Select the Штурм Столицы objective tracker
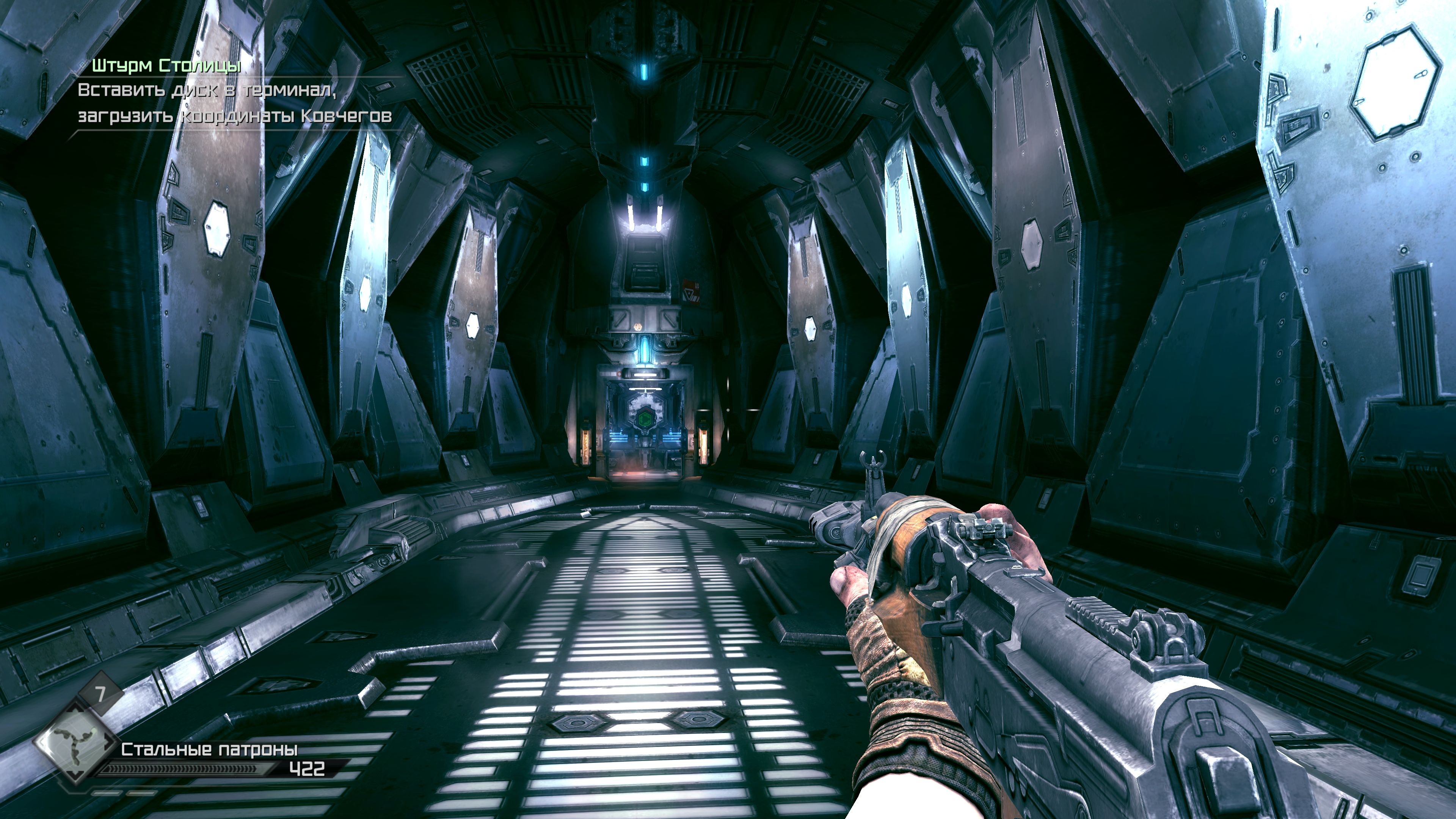1456x819 pixels. click(x=167, y=66)
